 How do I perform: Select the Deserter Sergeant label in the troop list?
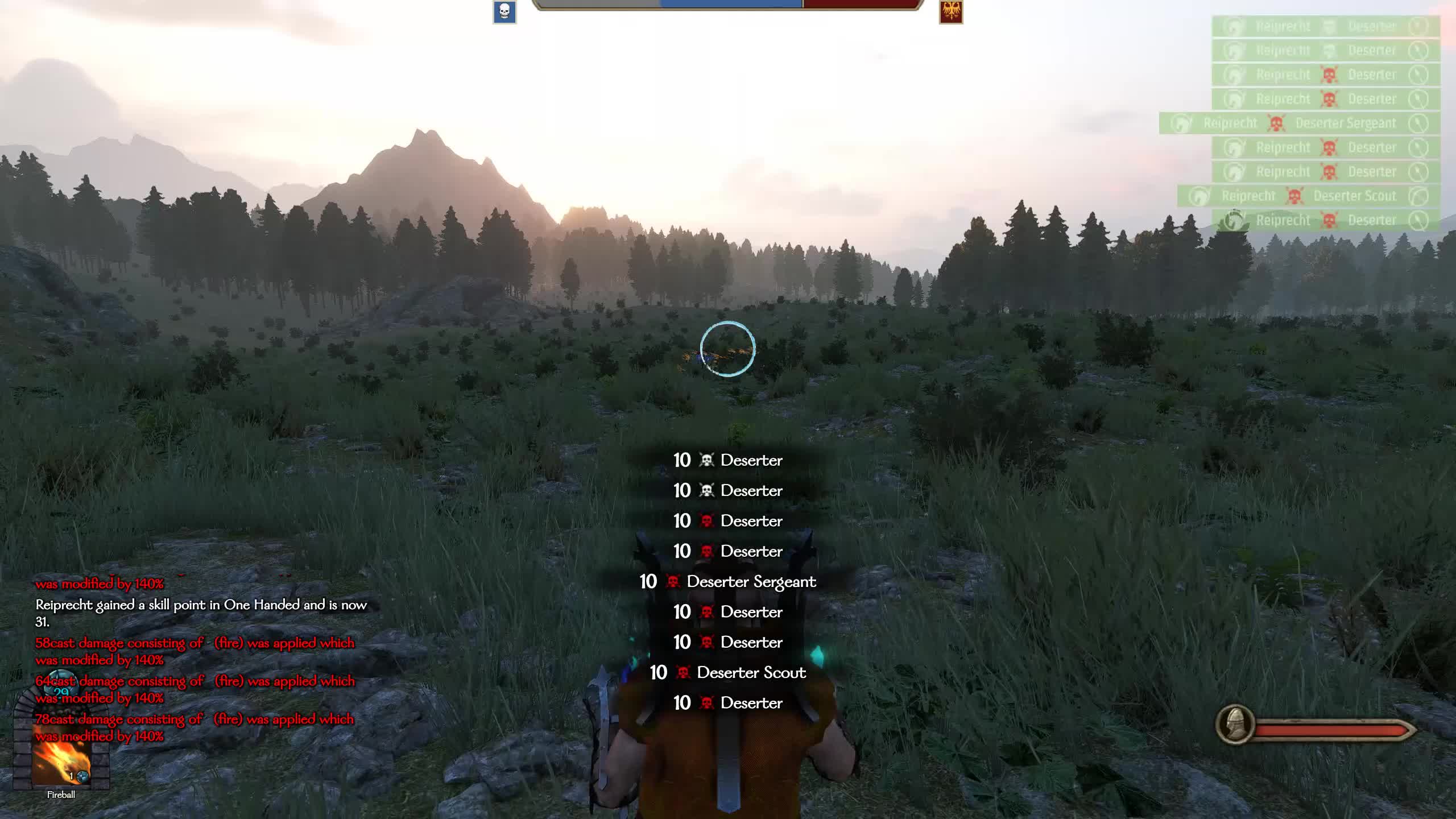[x=752, y=582]
